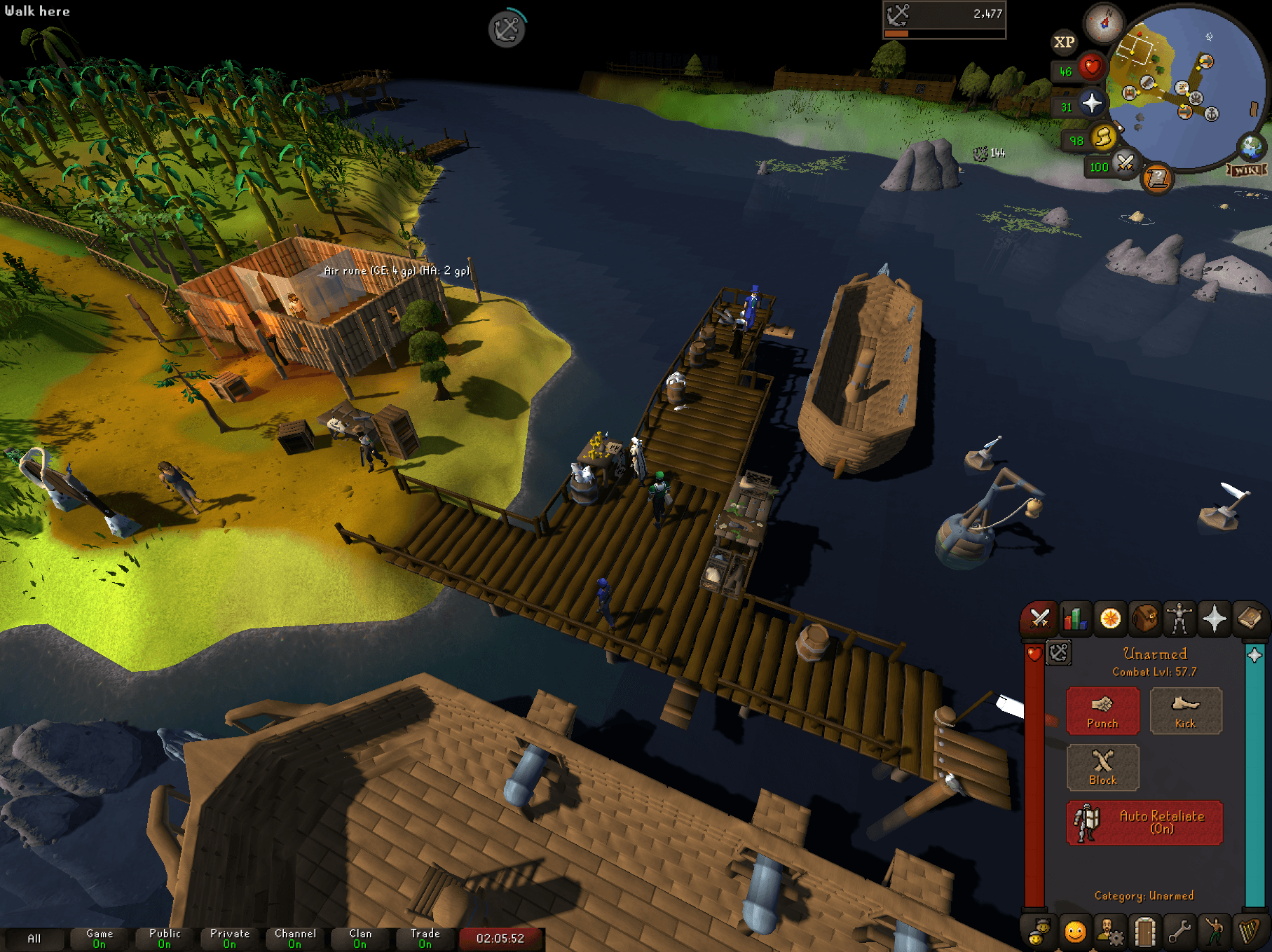Turn off Auto Retaliate
This screenshot has width=1272, height=952.
1144,822
